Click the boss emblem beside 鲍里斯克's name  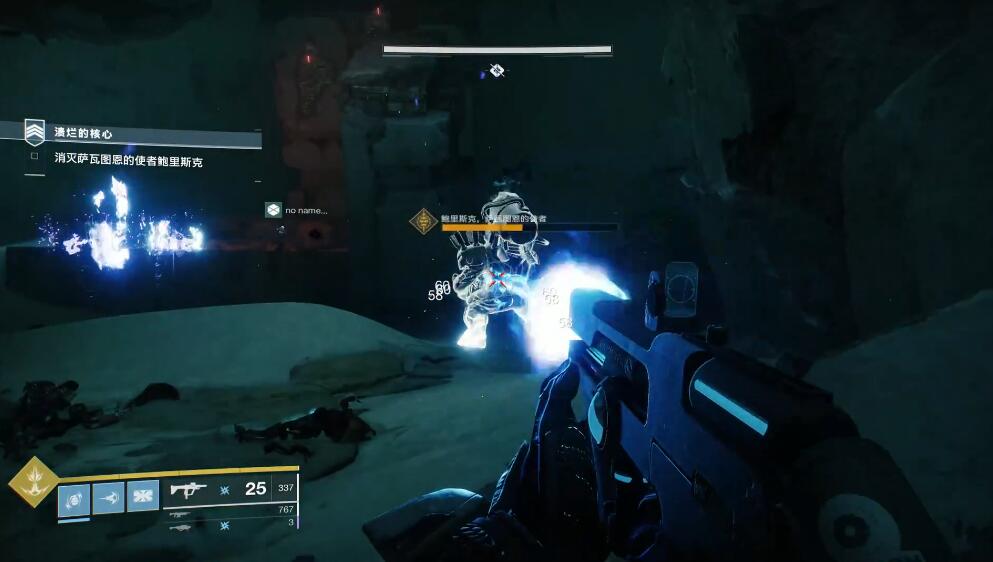[424, 222]
